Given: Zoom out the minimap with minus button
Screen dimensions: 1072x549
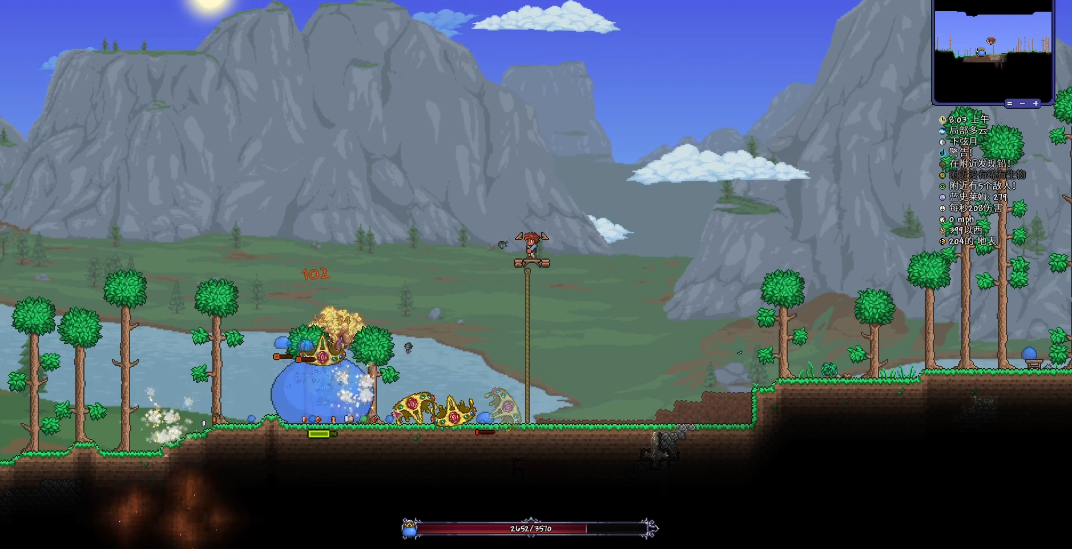Looking at the screenshot, I should tap(1022, 103).
